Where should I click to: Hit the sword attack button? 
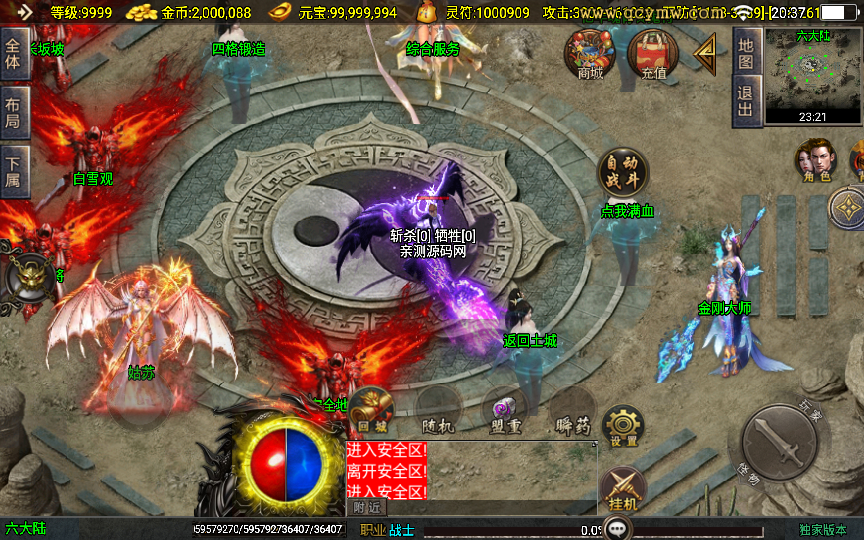tap(780, 441)
